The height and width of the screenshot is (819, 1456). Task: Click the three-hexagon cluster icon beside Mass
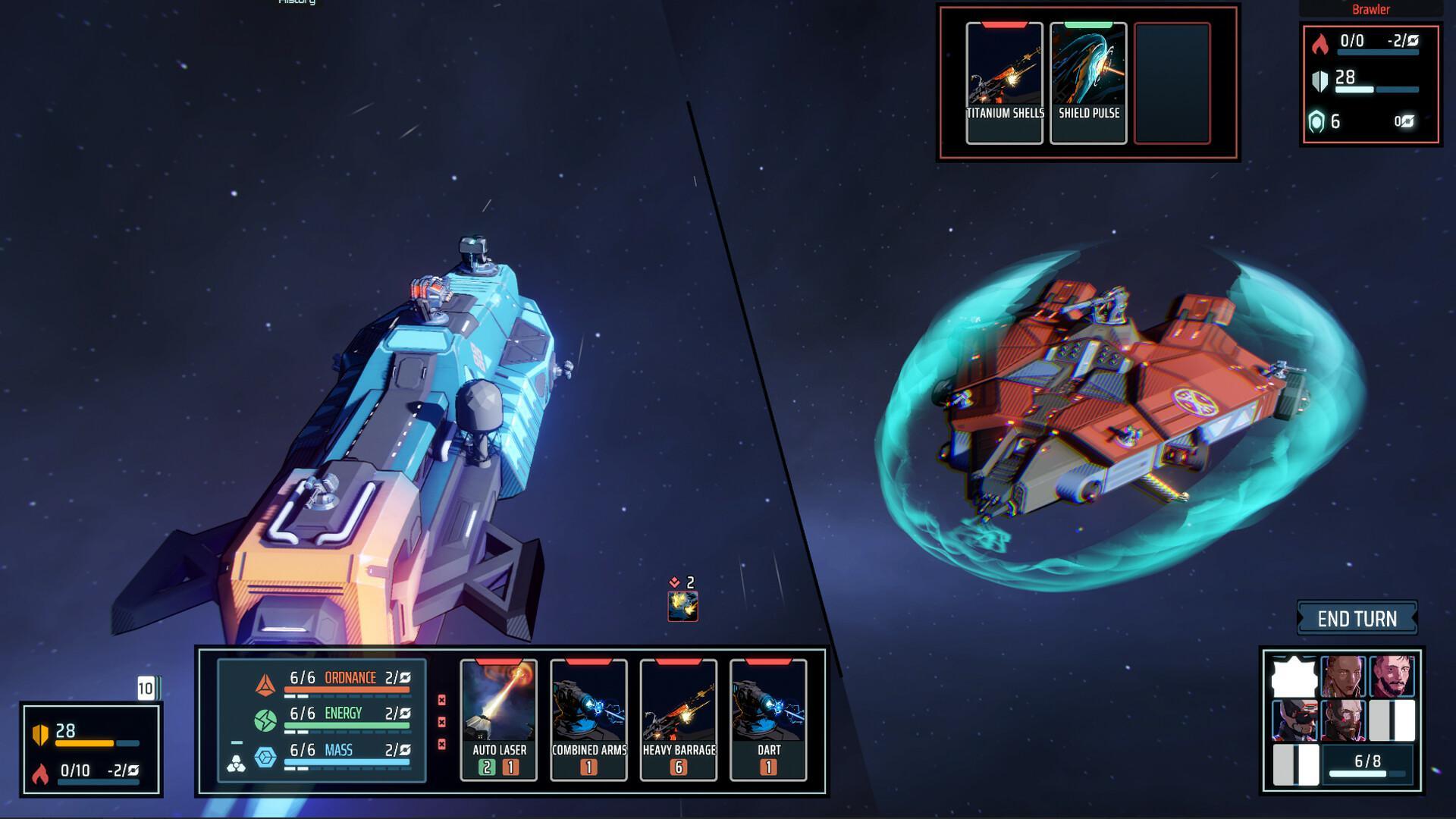[x=236, y=763]
